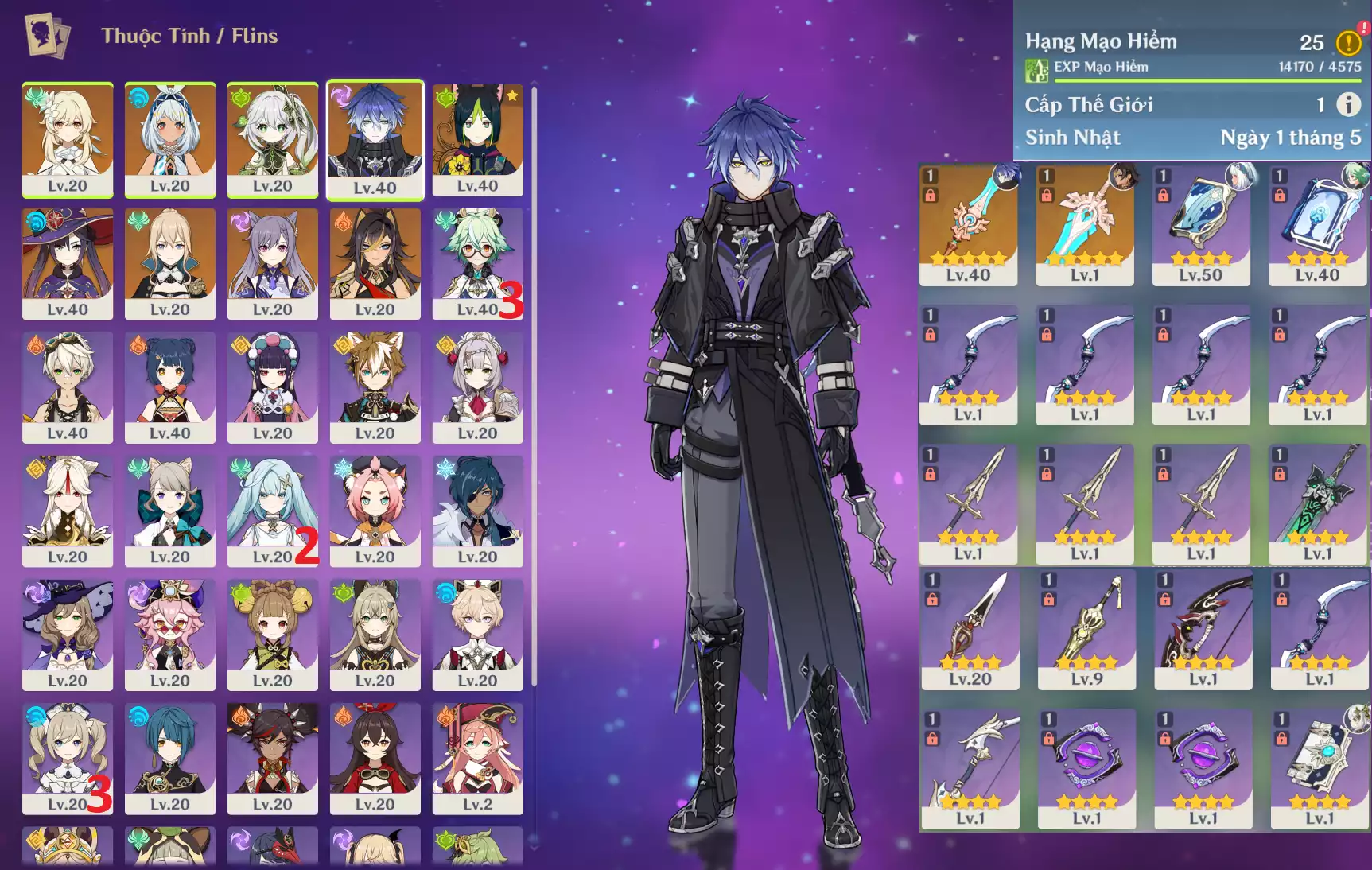This screenshot has width=1372, height=870.
Task: Open Jean's character portrait
Action: [169, 263]
